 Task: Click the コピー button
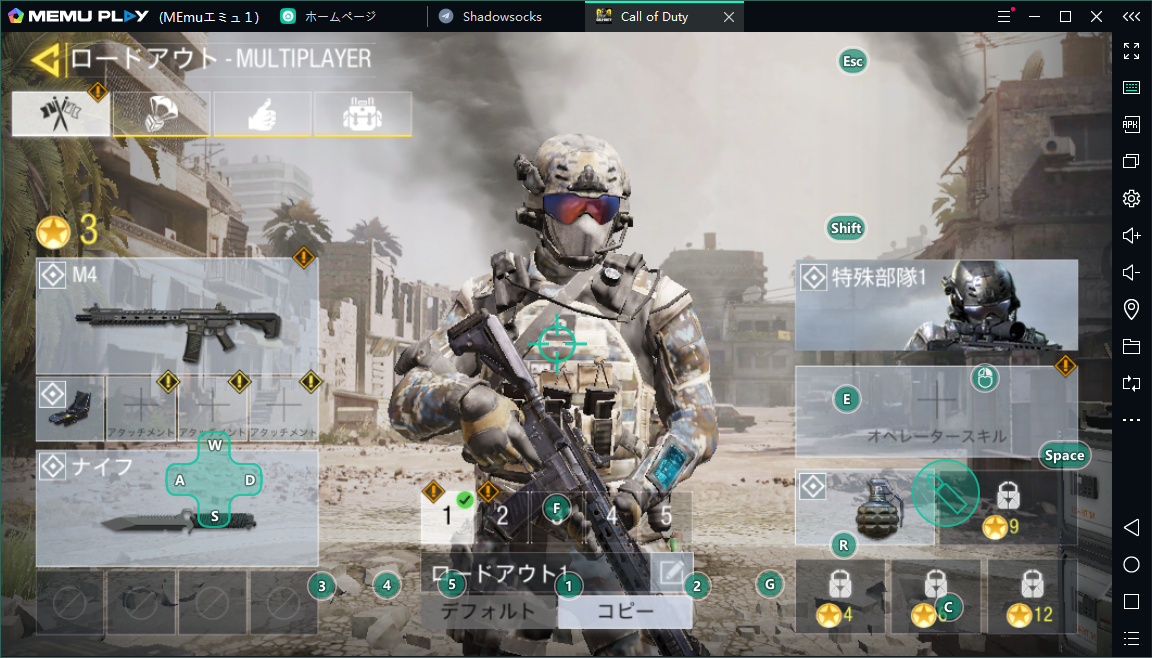point(625,612)
